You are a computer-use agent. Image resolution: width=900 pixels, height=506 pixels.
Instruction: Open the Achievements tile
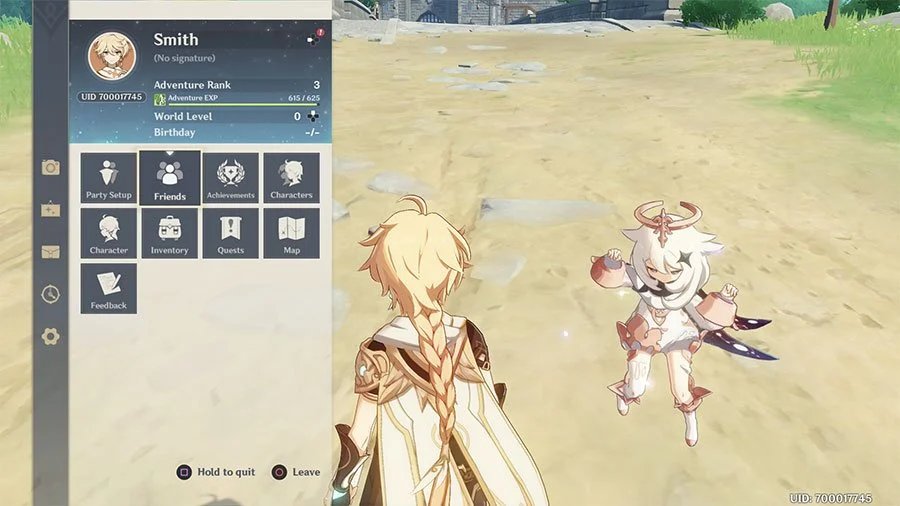pyautogui.click(x=231, y=178)
